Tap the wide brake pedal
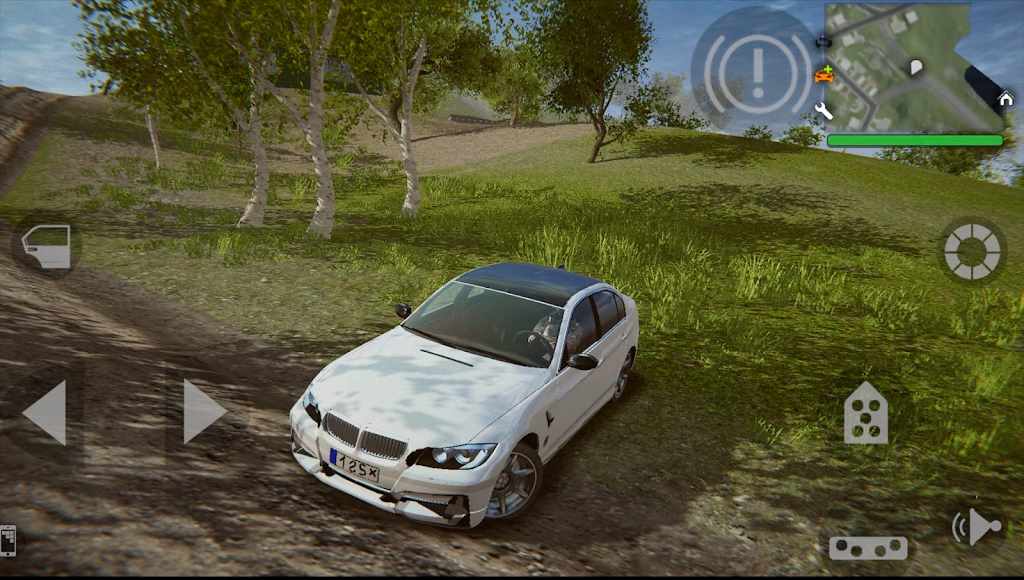The image size is (1024, 580). pos(868,547)
